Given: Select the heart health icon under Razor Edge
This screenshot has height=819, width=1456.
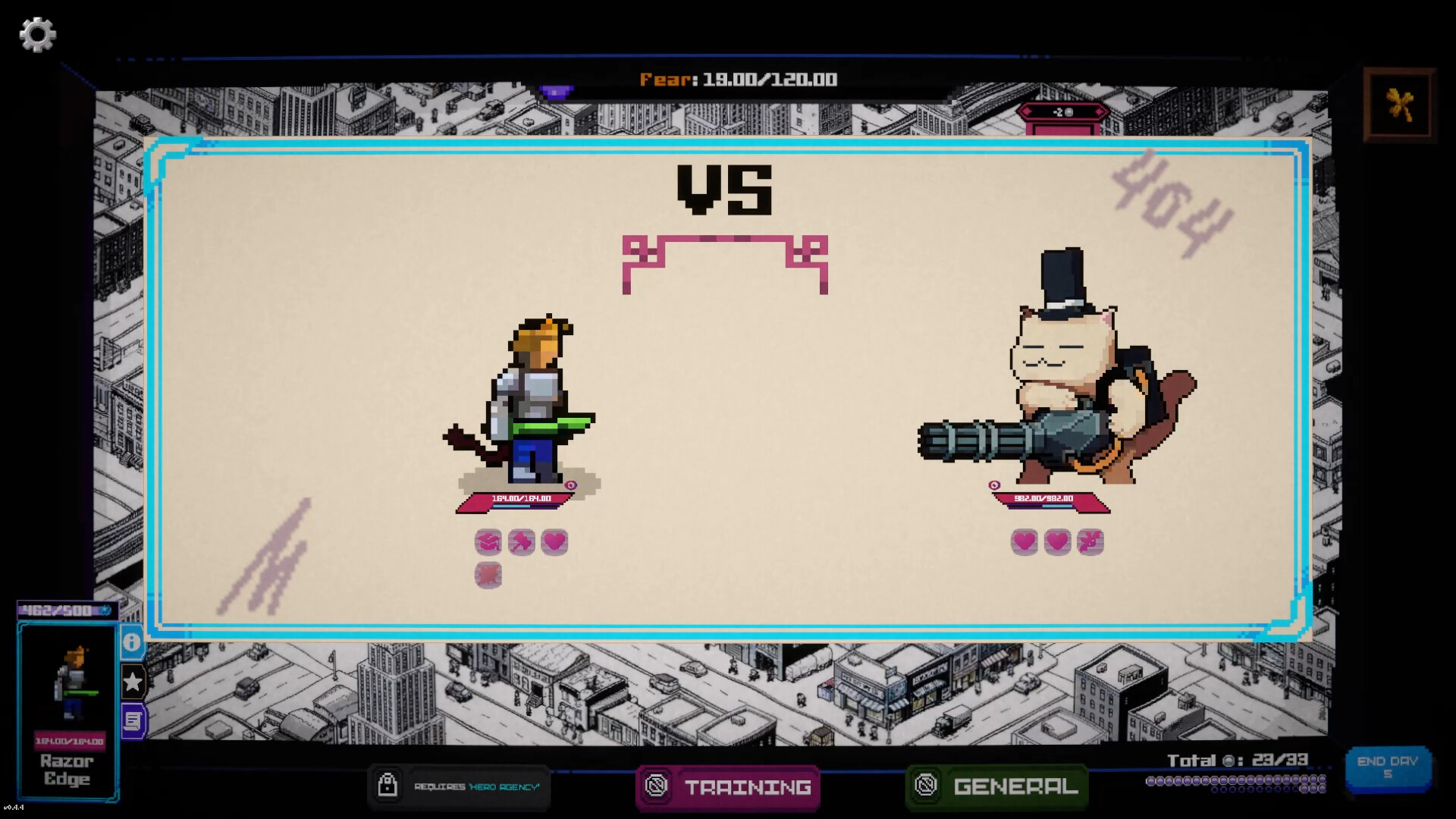Looking at the screenshot, I should [x=554, y=541].
